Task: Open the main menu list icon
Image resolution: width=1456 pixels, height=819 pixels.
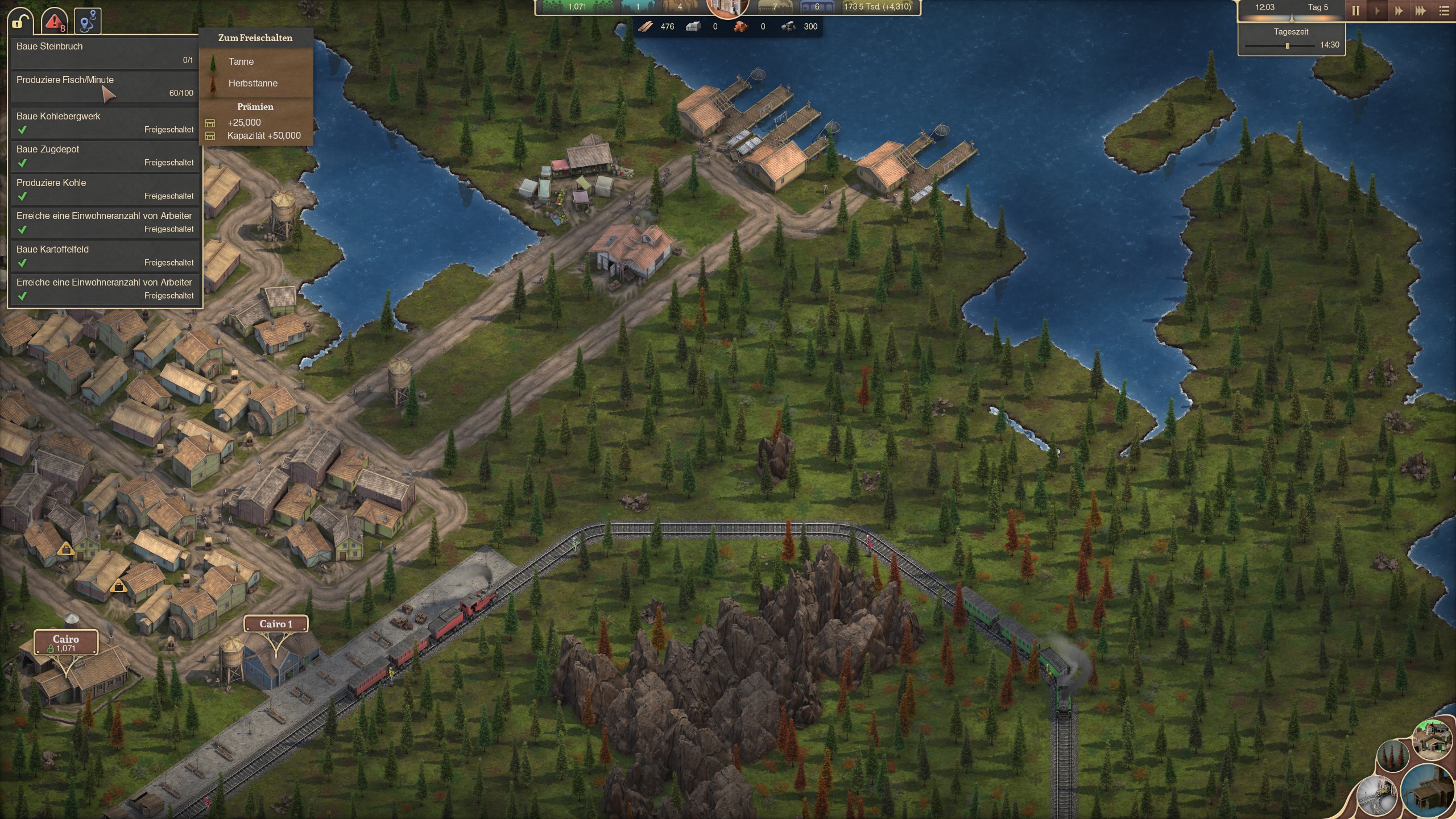Action: [1444, 11]
